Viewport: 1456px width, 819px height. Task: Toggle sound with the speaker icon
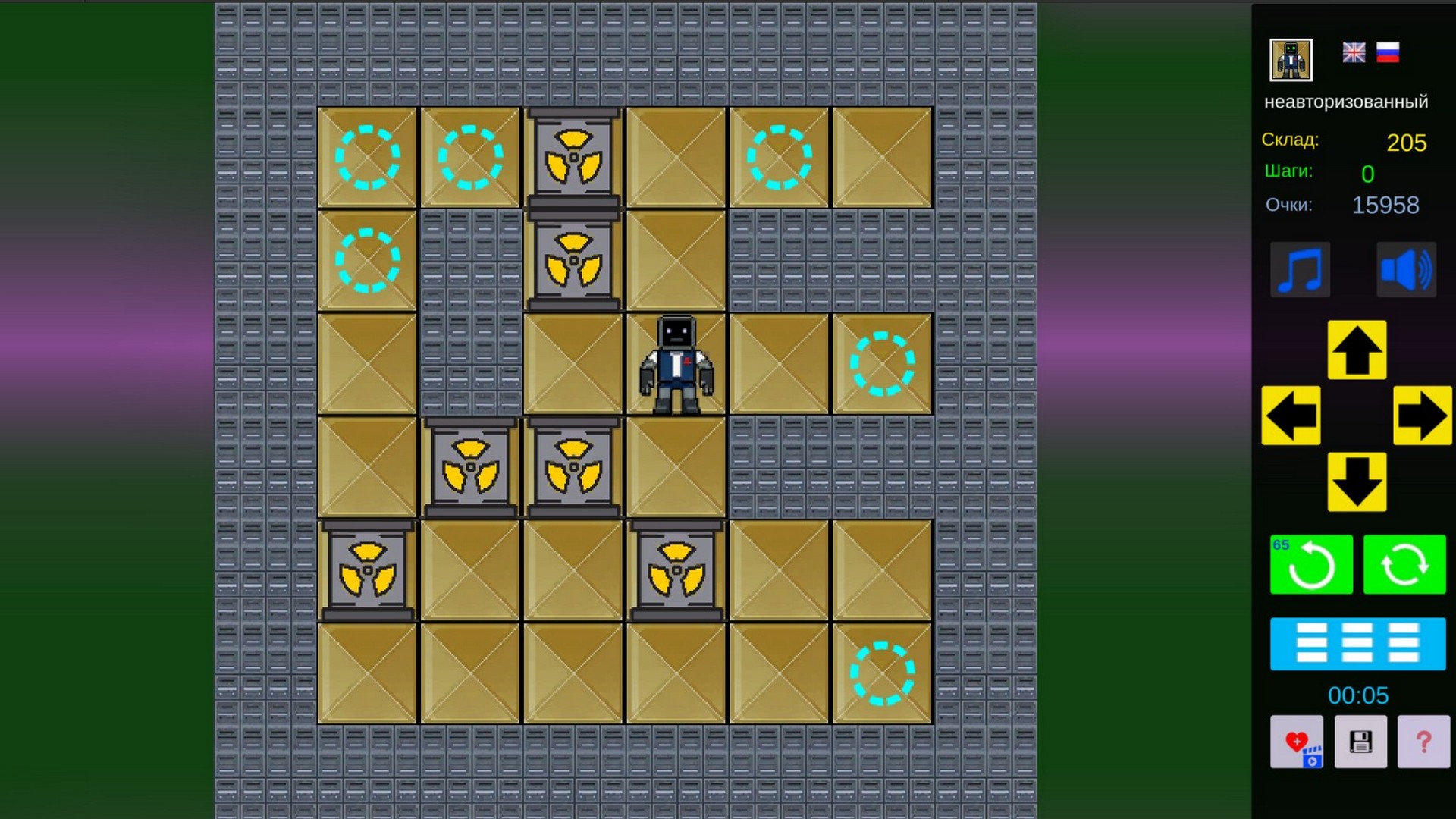(1404, 270)
